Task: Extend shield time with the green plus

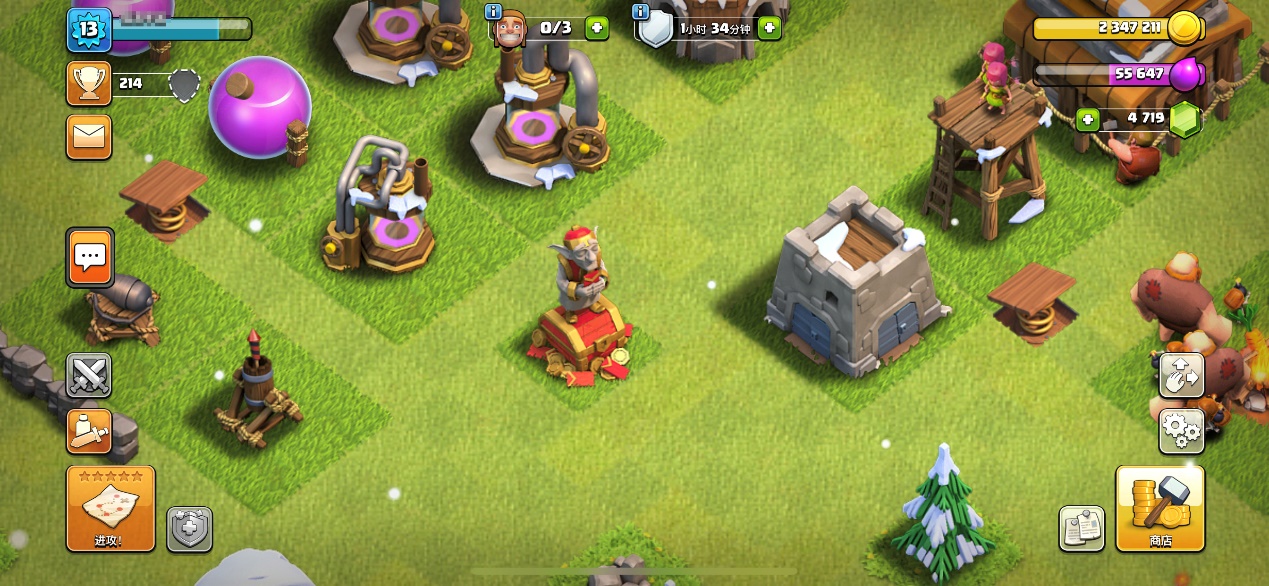Action: (x=769, y=28)
